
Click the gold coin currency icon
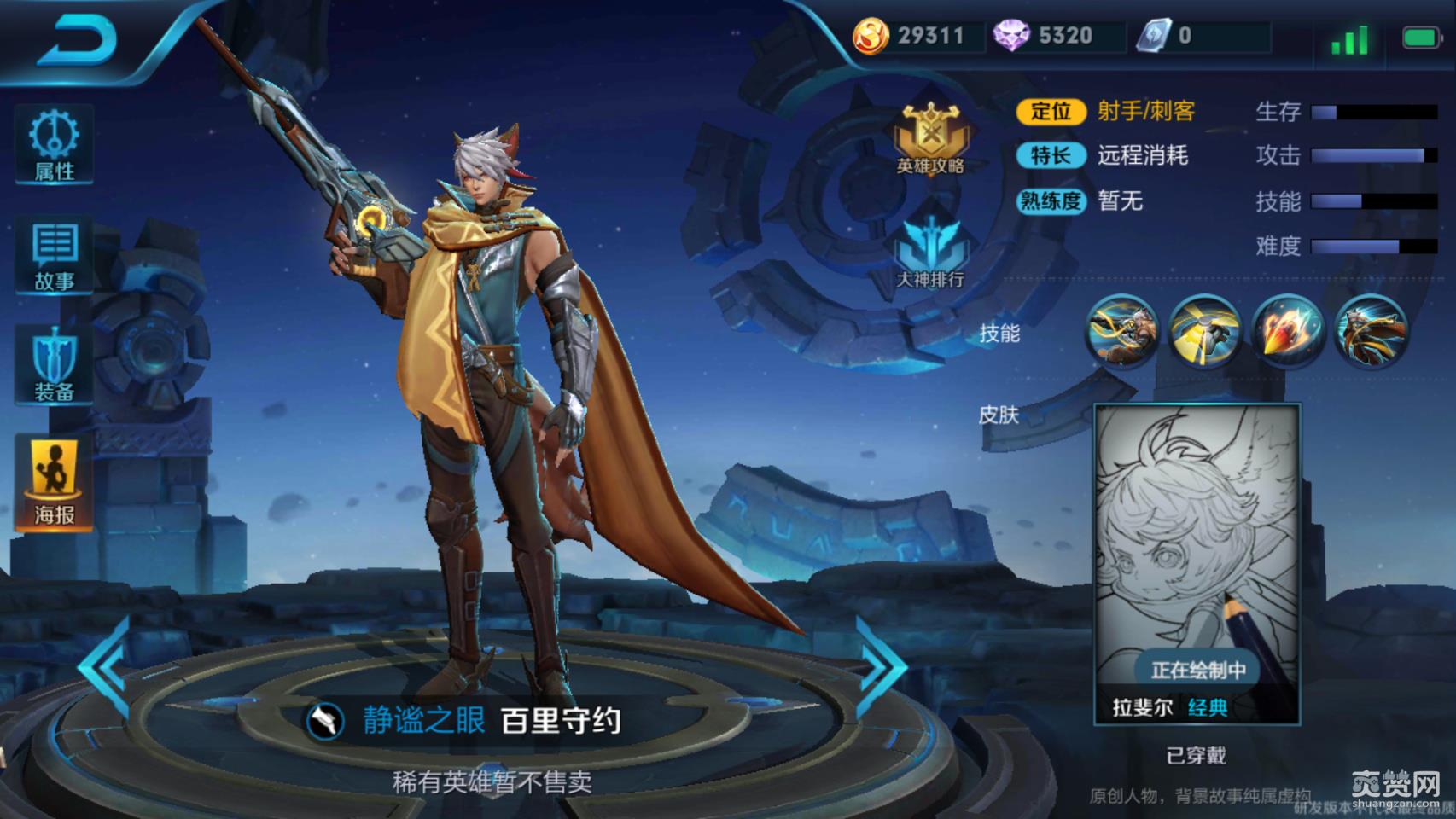(x=871, y=36)
